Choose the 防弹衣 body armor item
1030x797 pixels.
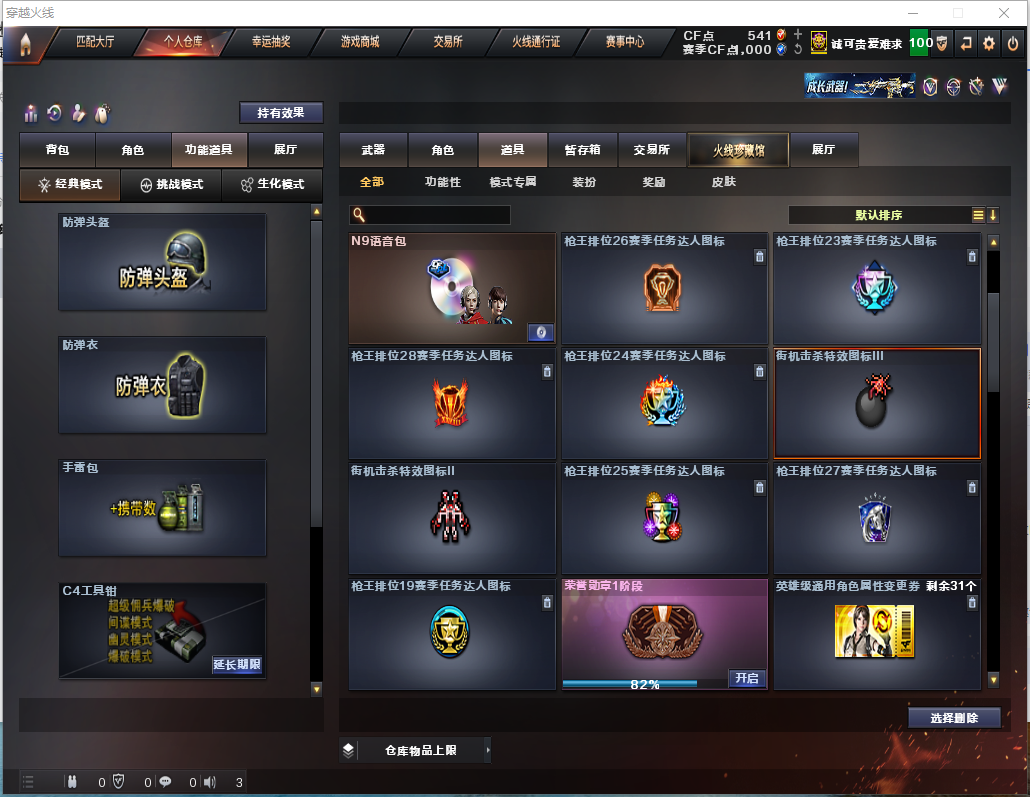coord(162,385)
